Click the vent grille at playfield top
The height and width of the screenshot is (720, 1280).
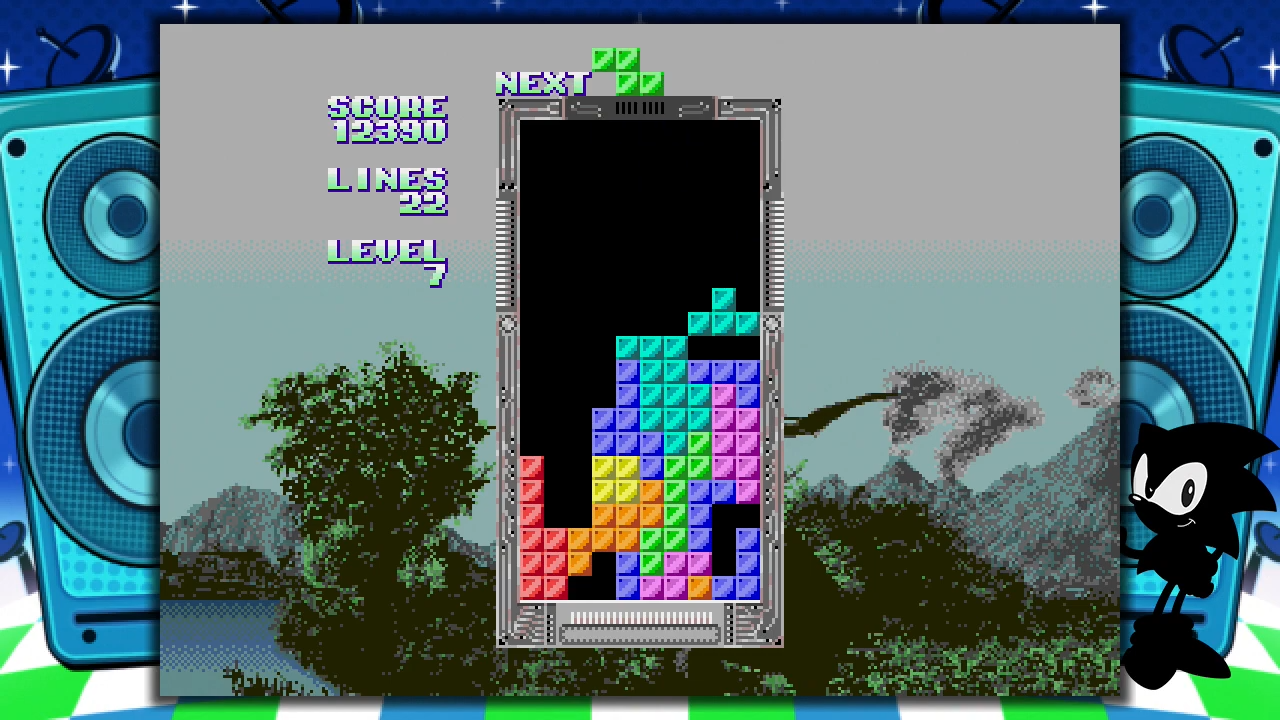click(x=640, y=108)
